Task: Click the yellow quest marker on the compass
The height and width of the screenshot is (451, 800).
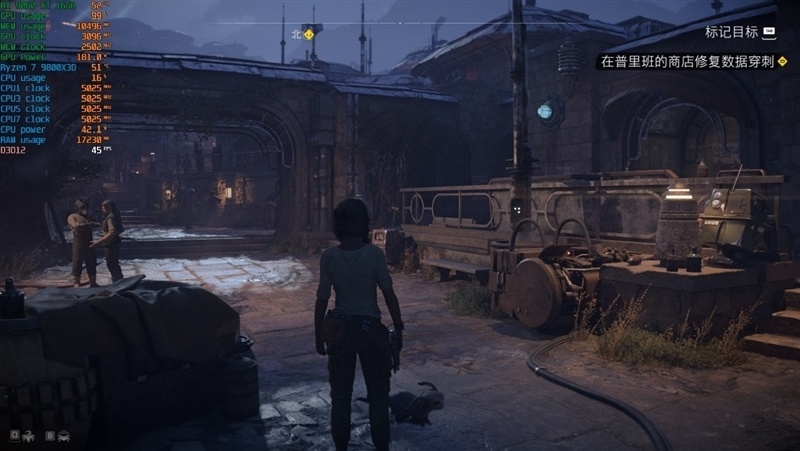Action: click(308, 33)
